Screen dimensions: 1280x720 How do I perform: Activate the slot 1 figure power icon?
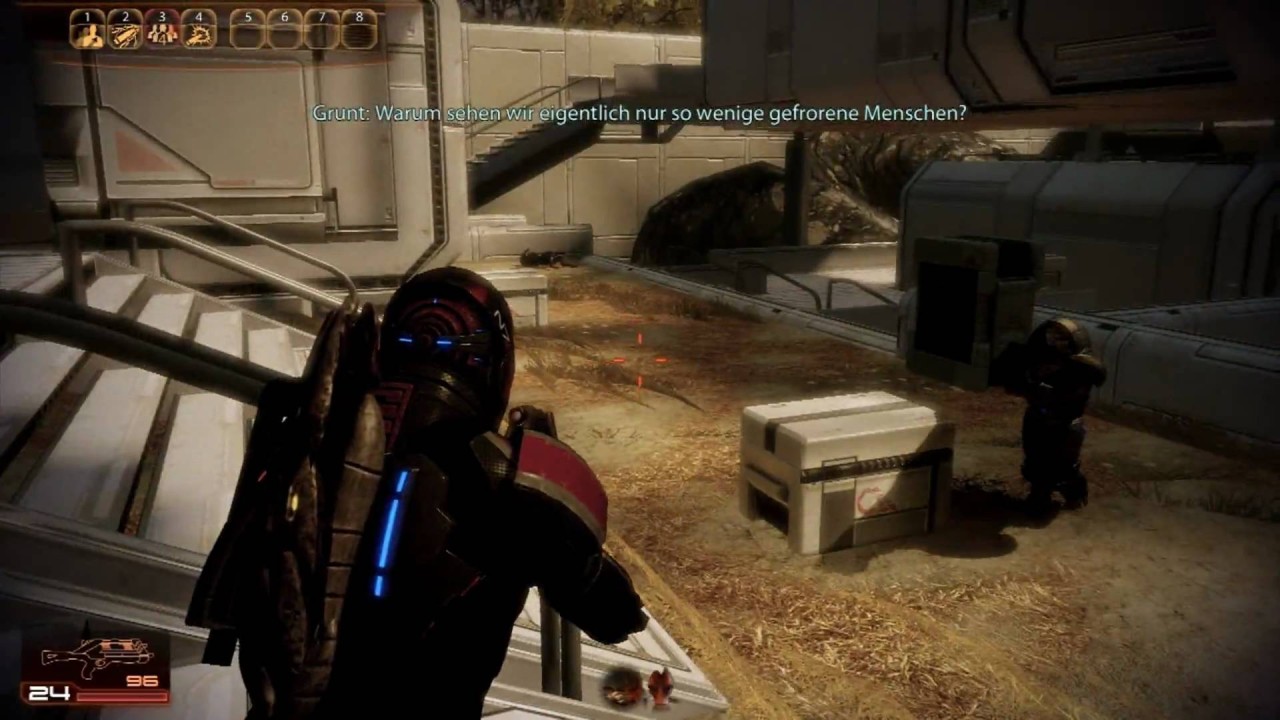tap(88, 33)
